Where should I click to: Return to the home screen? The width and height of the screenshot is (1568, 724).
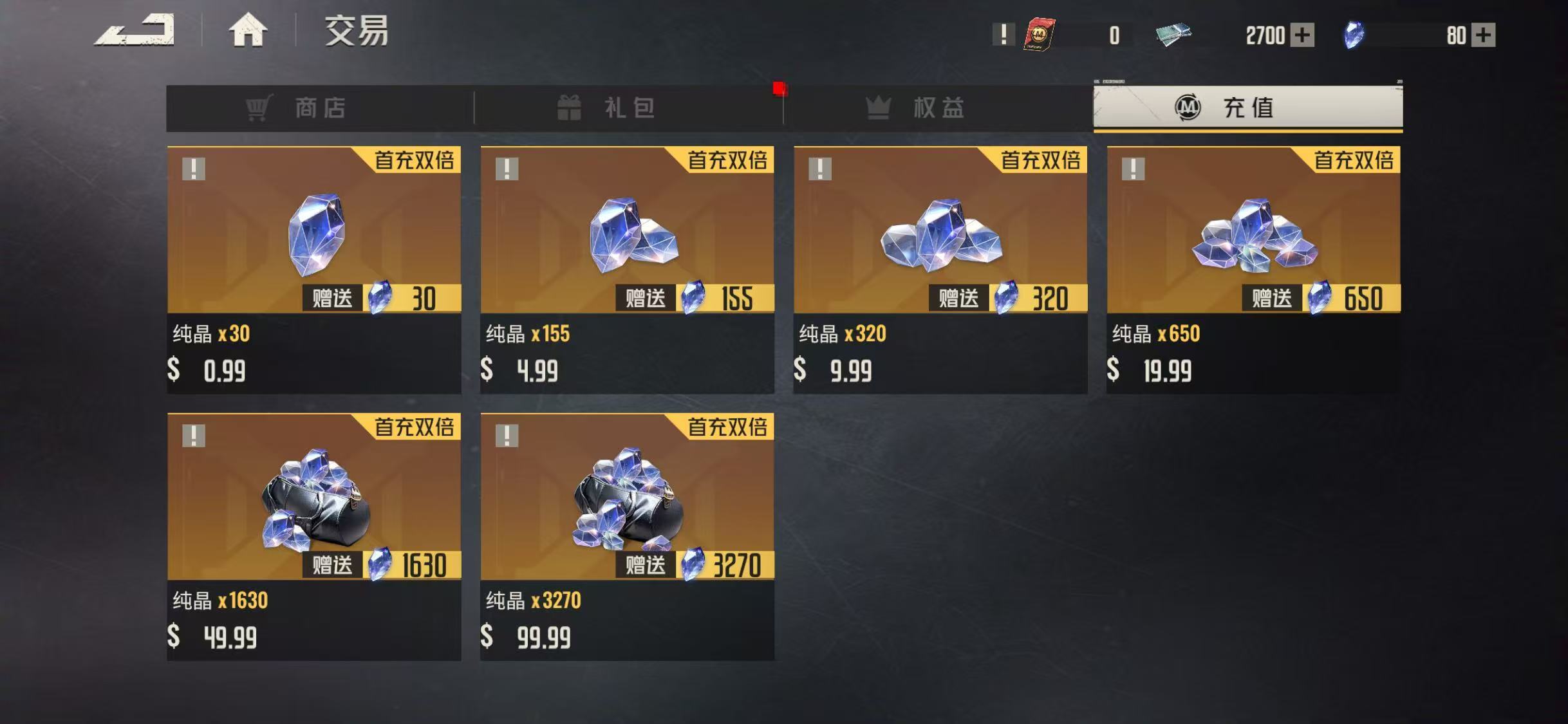pyautogui.click(x=248, y=31)
